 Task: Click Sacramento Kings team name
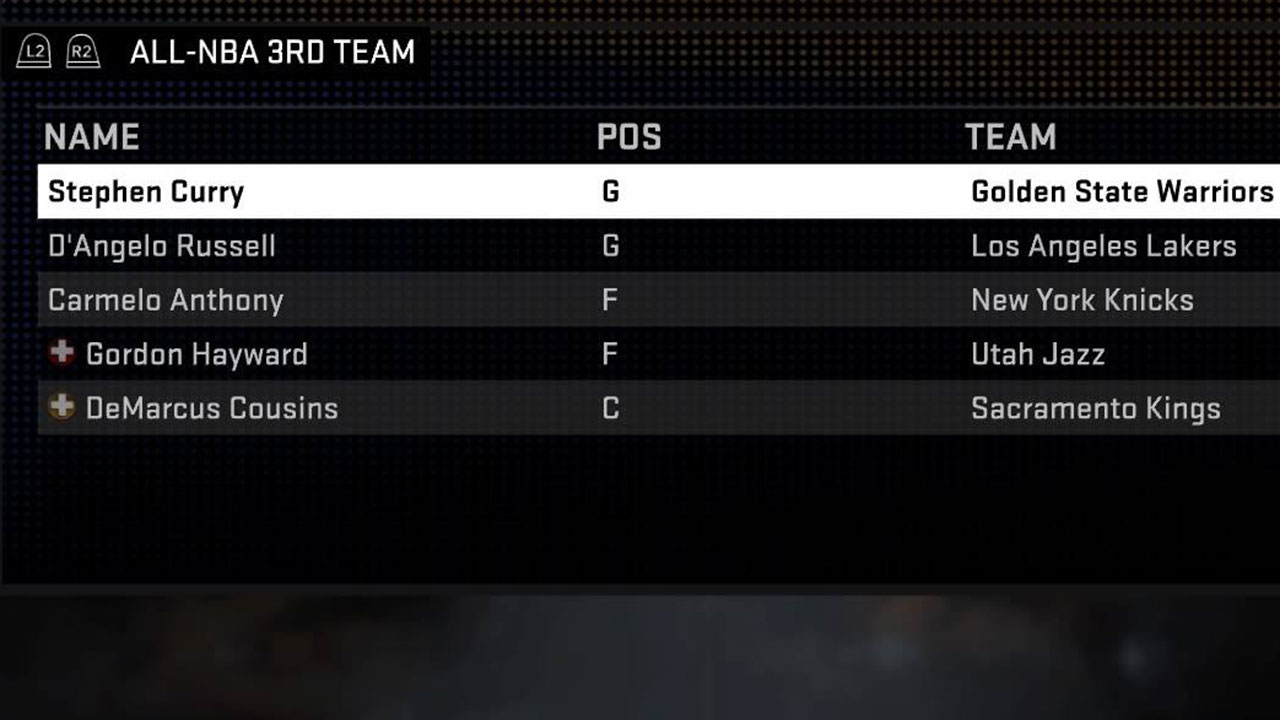[x=1095, y=408]
